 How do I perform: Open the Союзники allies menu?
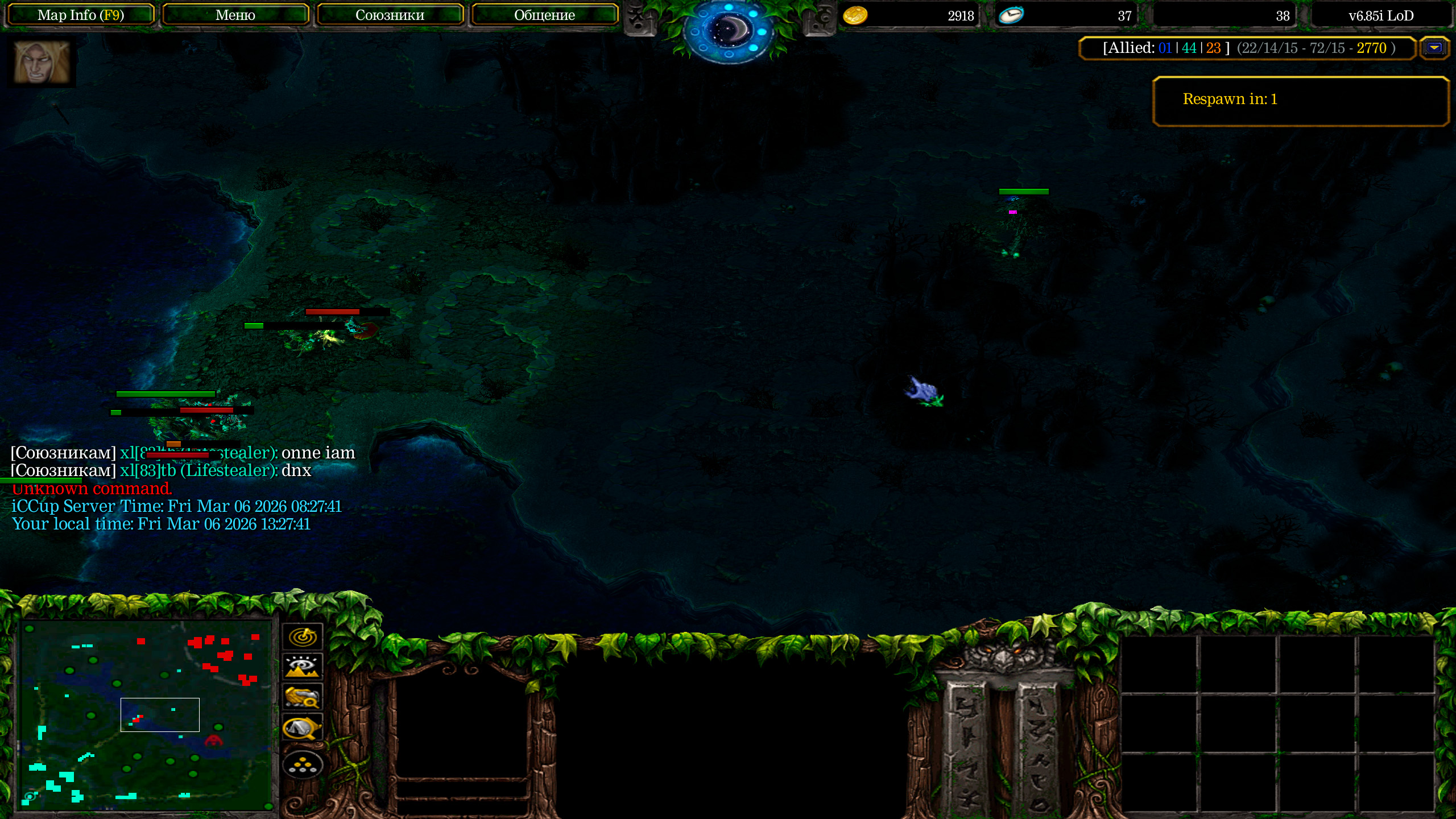point(390,15)
